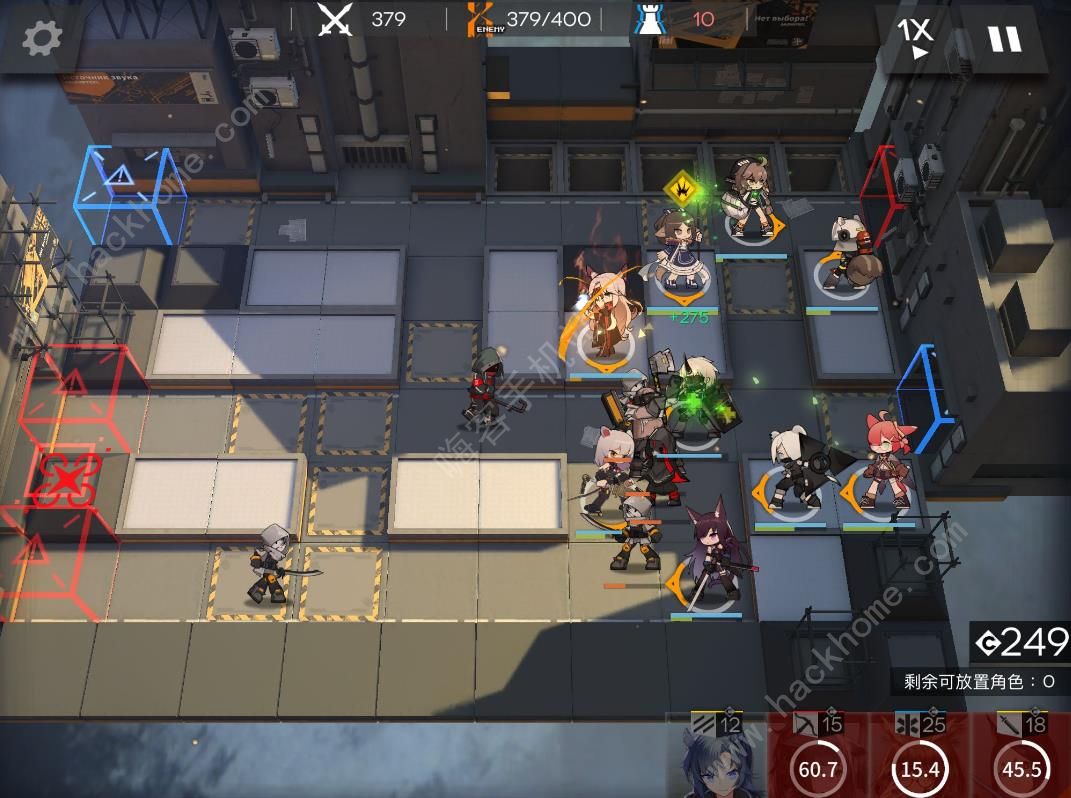
Task: Open the settings gear menu
Action: (42, 38)
